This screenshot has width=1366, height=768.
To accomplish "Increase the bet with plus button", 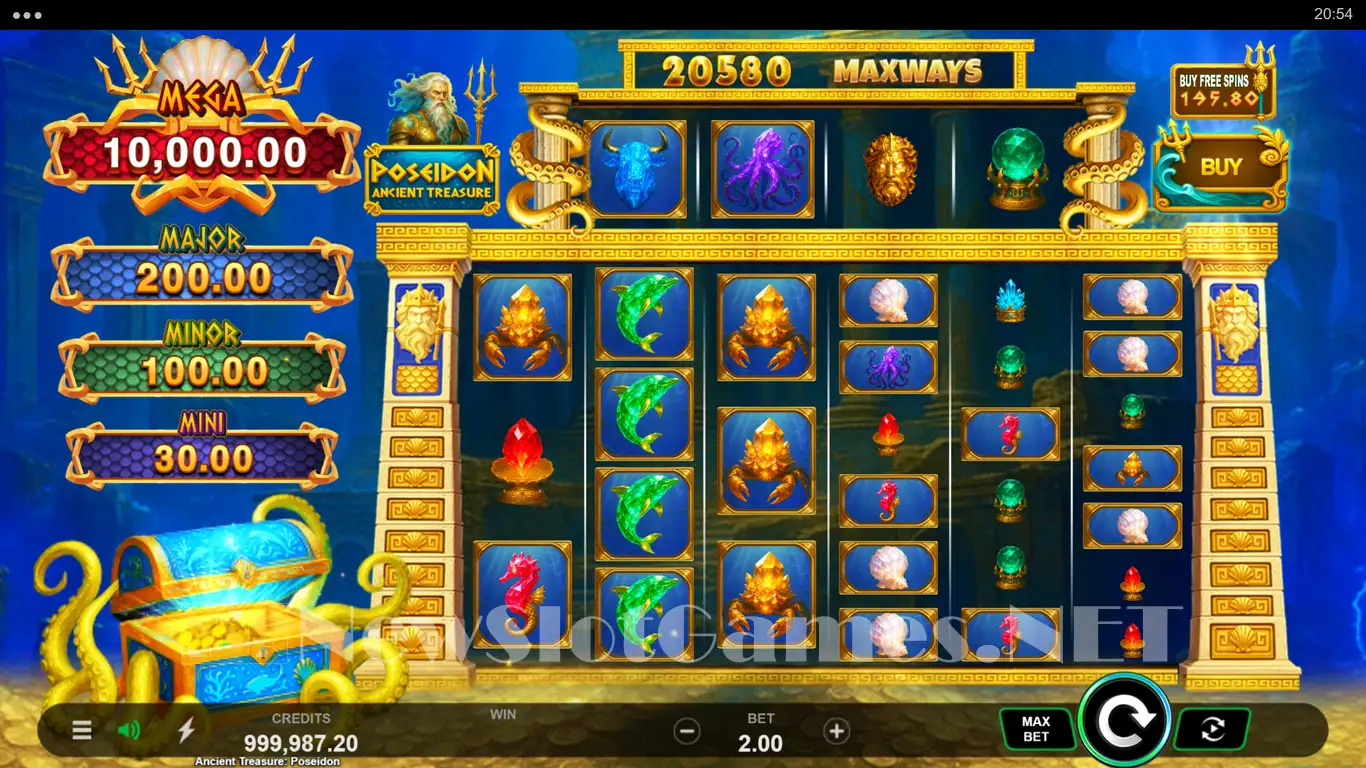I will (836, 731).
